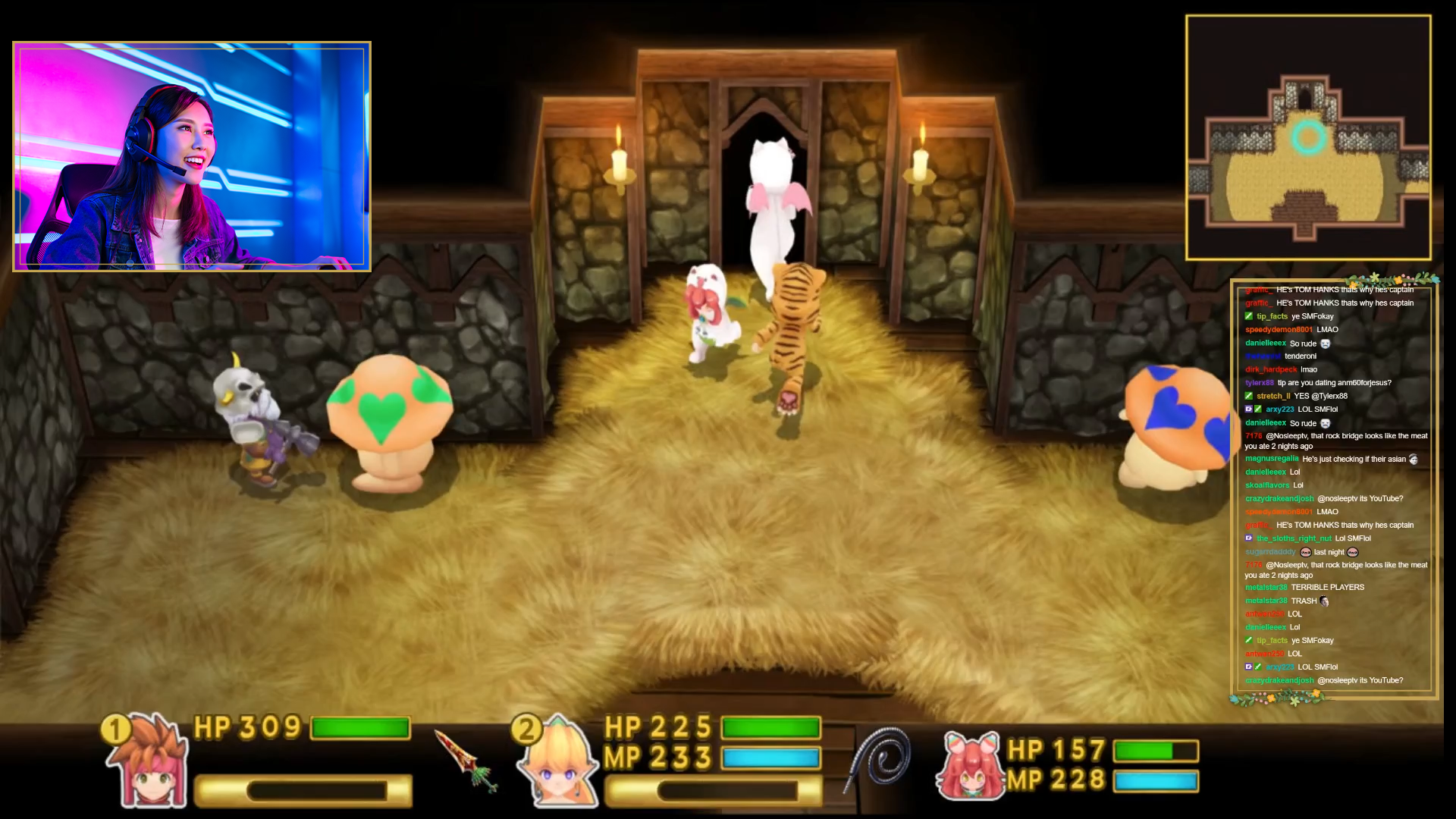Select the red-haired hero portrait
Viewport: 1456px width, 819px height.
click(x=149, y=762)
